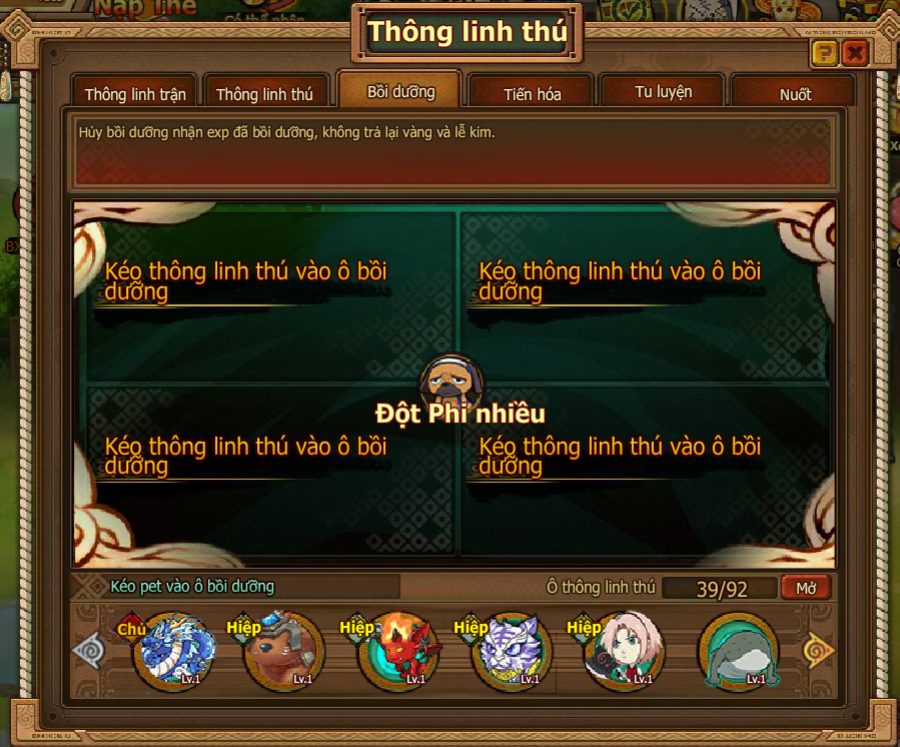Pick the red fire demon pet
Viewport: 900px width, 747px height.
click(398, 652)
